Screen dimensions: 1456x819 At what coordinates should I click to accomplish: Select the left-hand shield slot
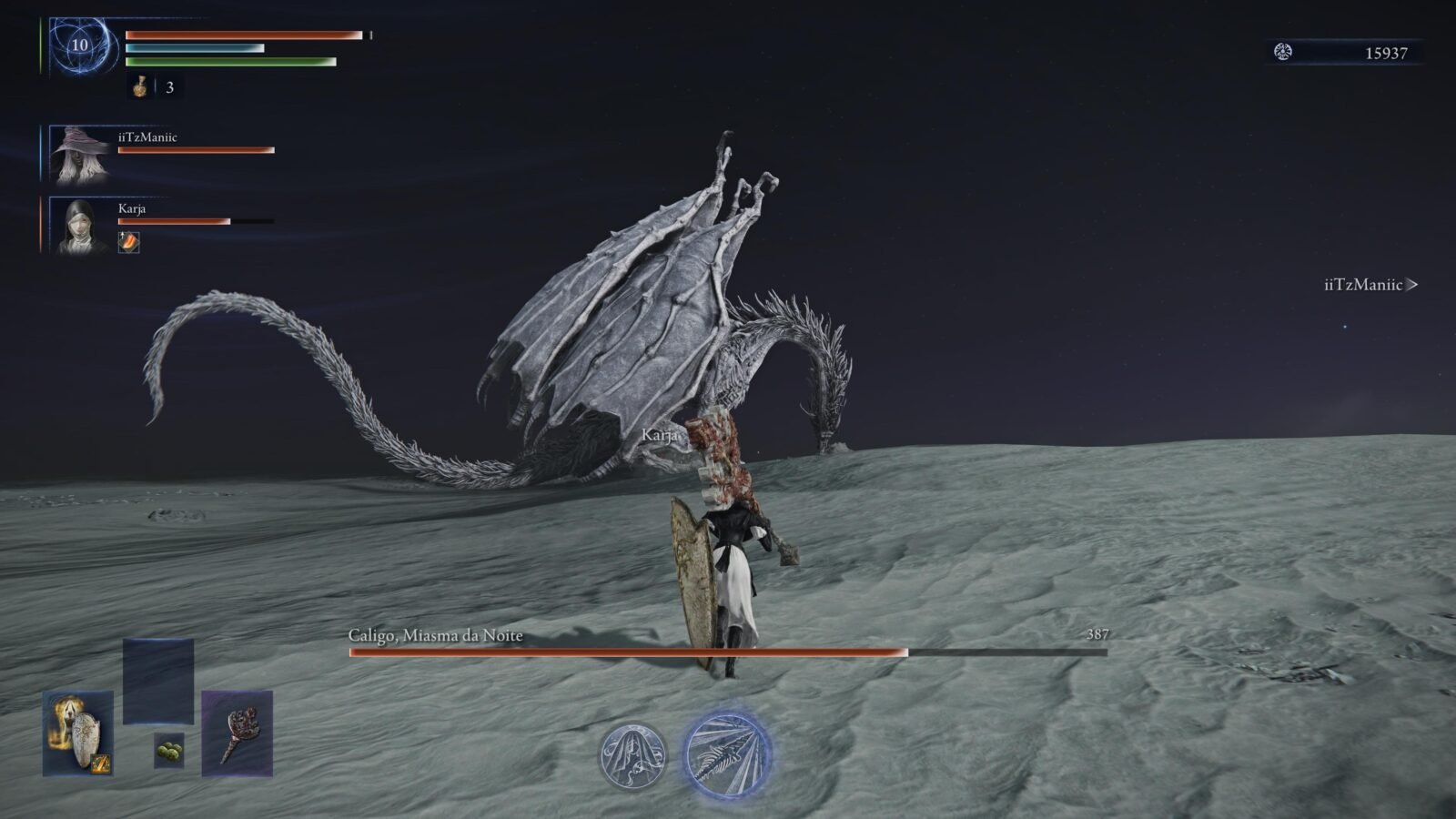click(78, 733)
